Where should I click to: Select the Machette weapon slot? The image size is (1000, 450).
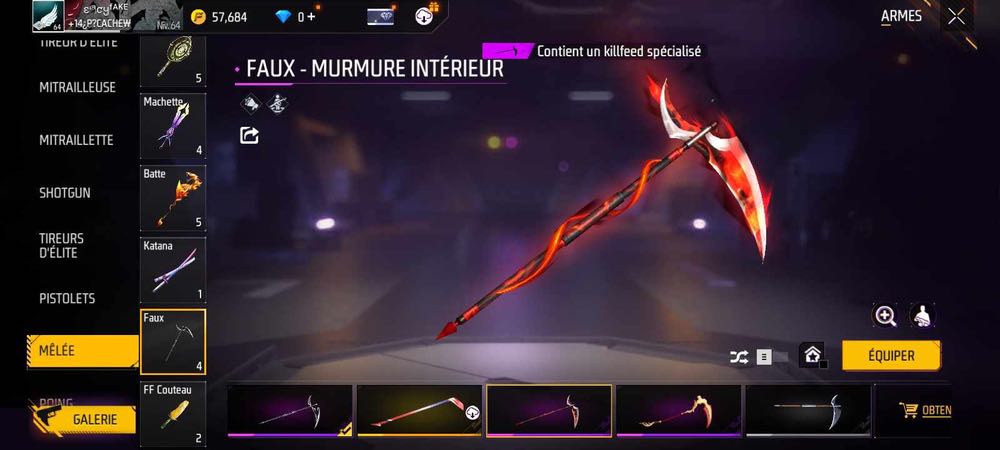point(173,127)
